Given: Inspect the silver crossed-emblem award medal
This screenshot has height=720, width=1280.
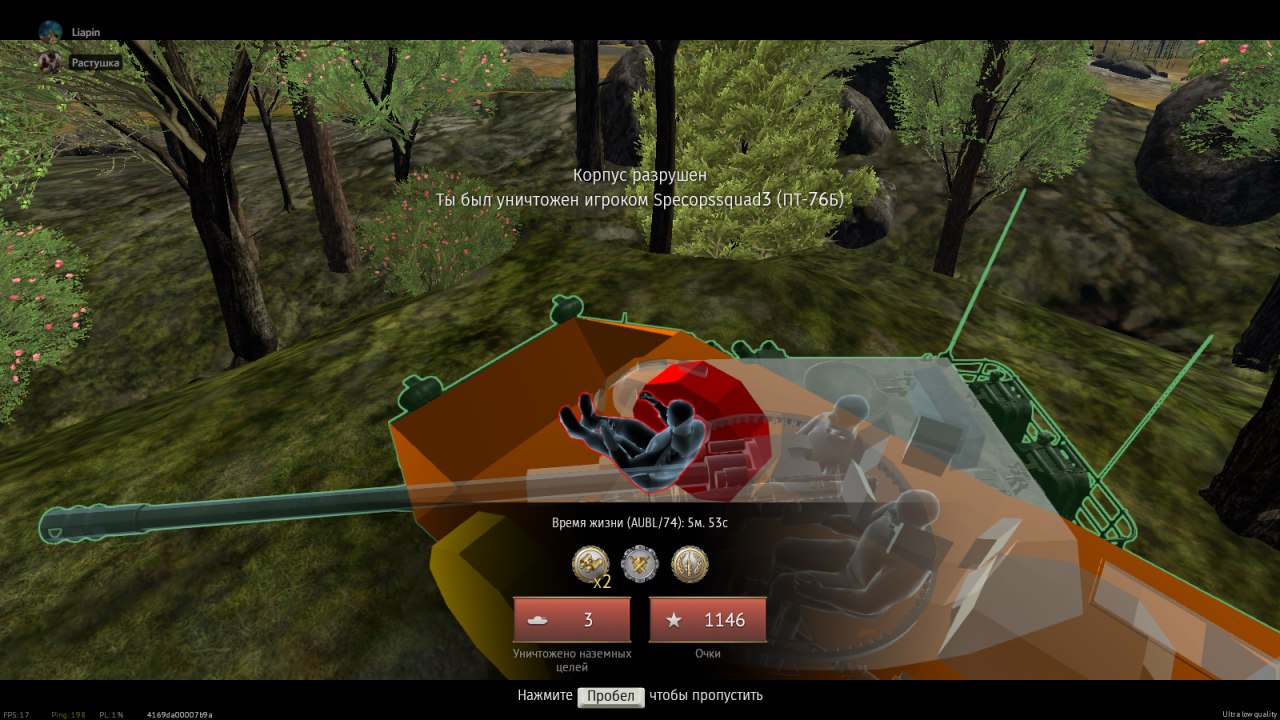Looking at the screenshot, I should (640, 564).
